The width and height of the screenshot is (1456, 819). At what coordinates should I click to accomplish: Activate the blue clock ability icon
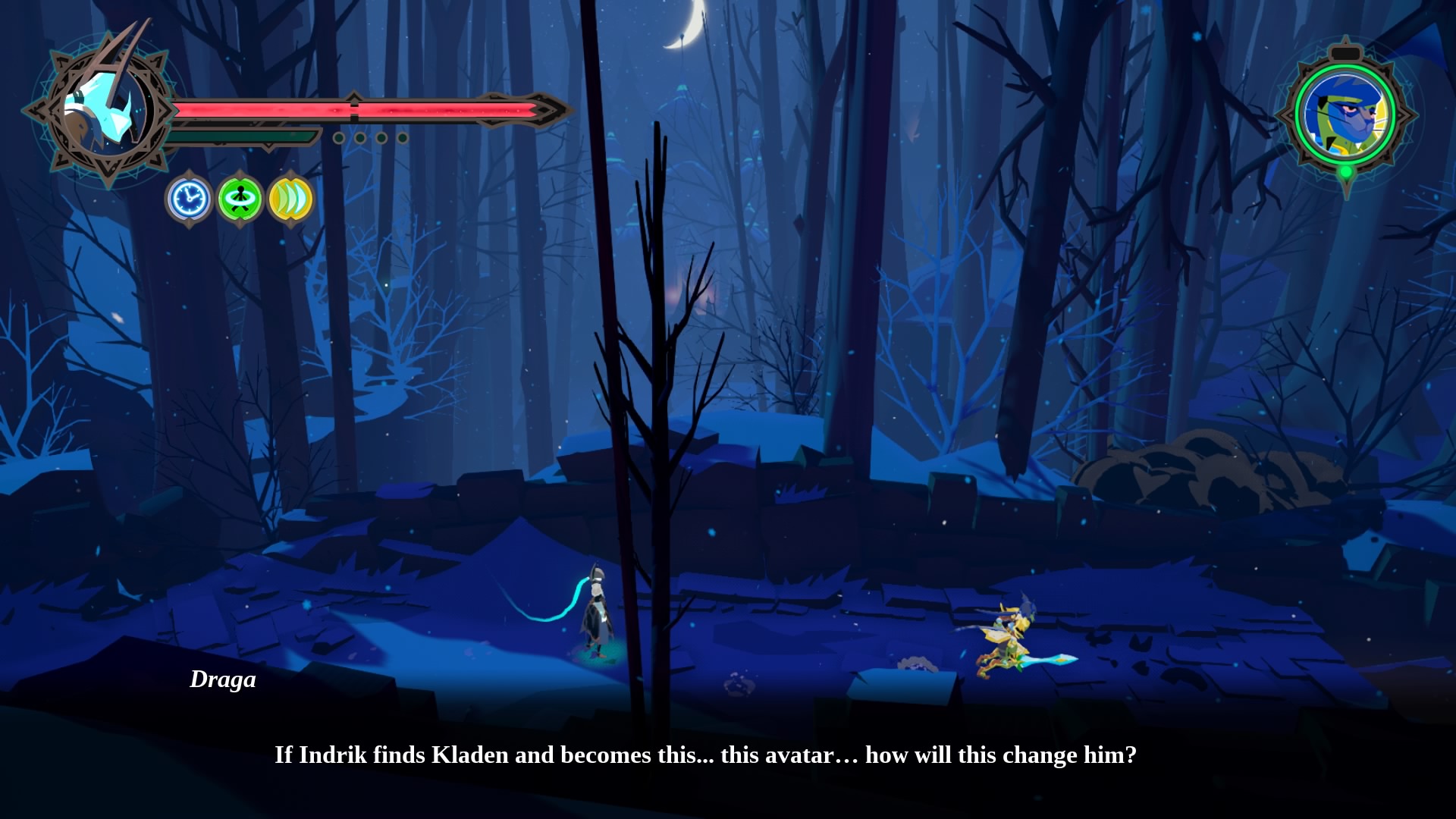[189, 199]
